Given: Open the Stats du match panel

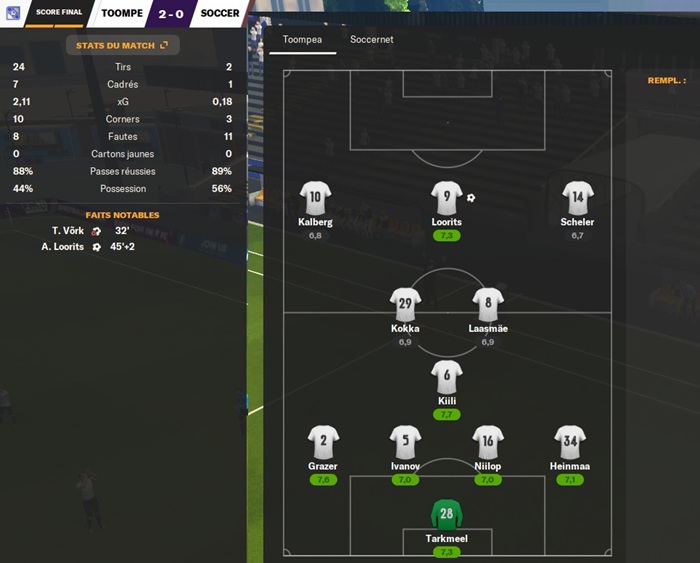Looking at the screenshot, I should [x=122, y=45].
